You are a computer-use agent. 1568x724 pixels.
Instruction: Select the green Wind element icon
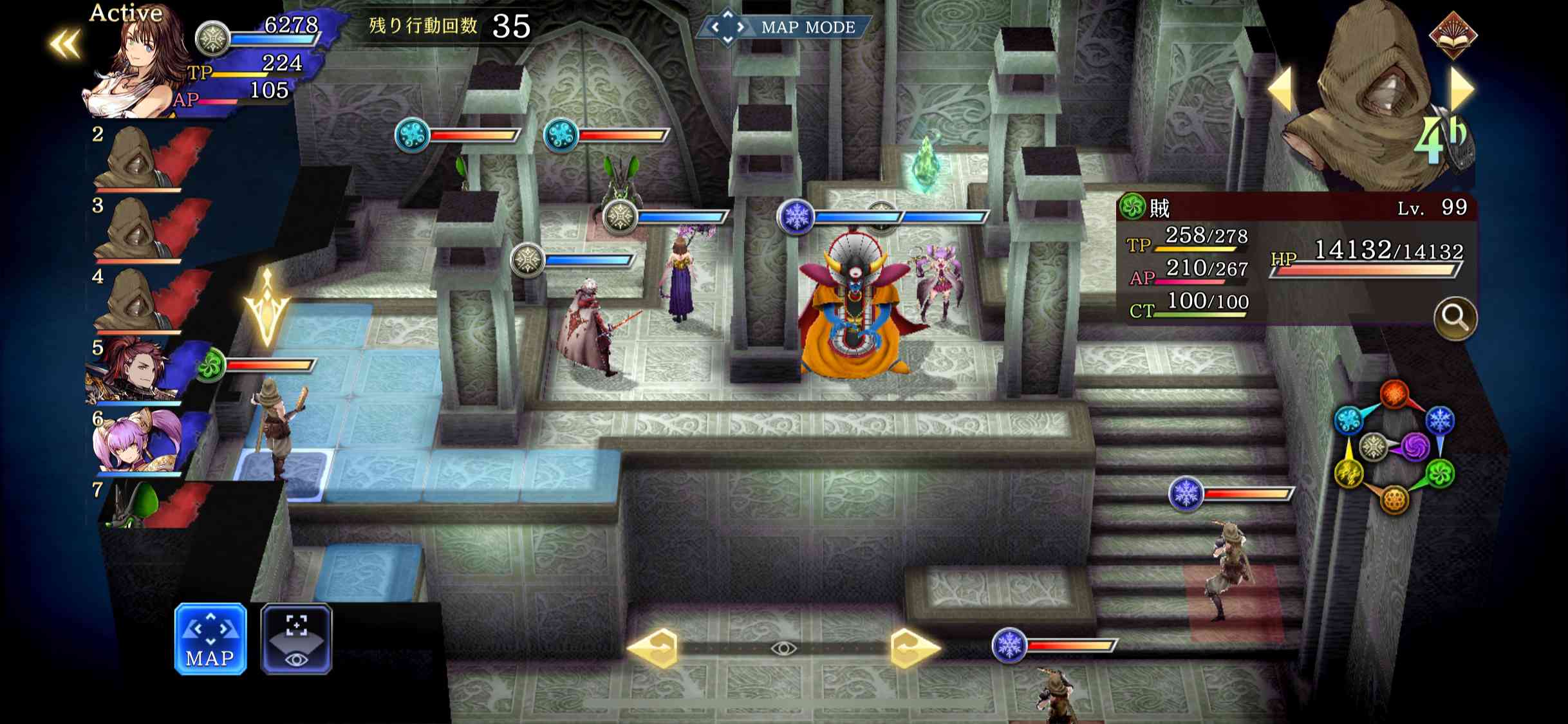coord(1441,473)
